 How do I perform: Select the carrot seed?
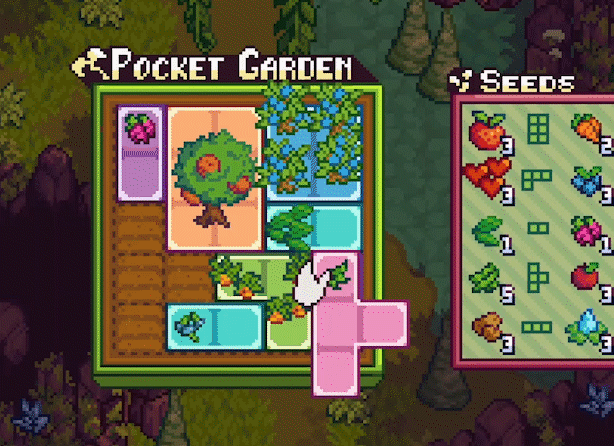click(x=587, y=129)
